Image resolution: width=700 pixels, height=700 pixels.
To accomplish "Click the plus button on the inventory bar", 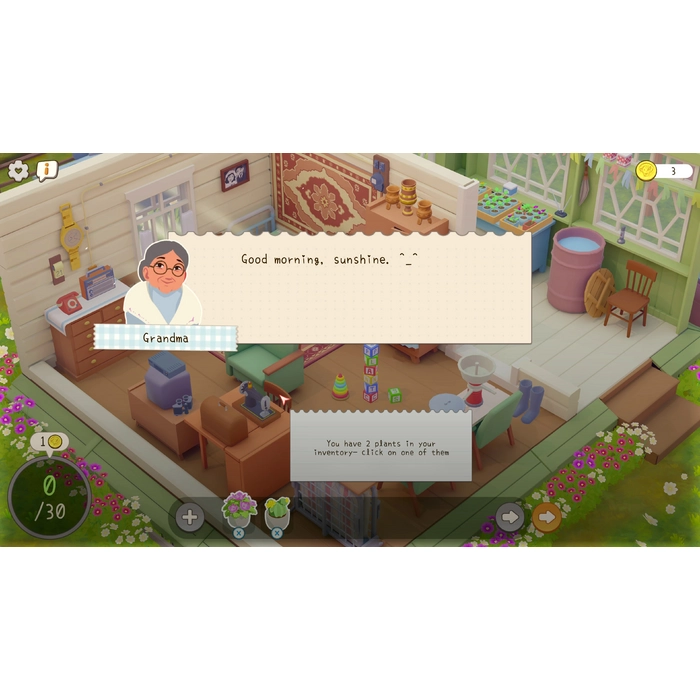I will (189, 517).
